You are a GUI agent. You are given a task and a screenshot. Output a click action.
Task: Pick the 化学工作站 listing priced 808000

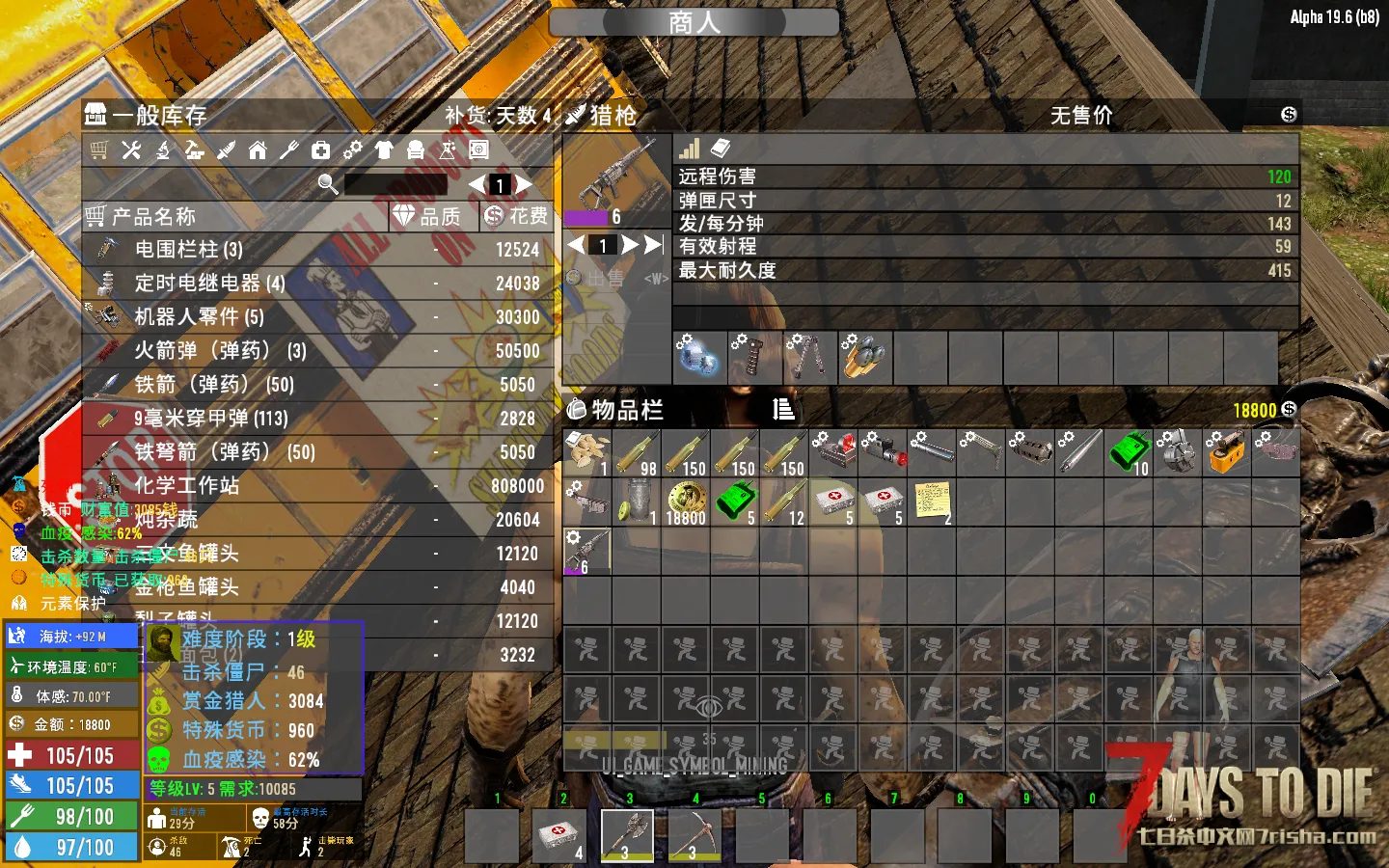(x=318, y=486)
